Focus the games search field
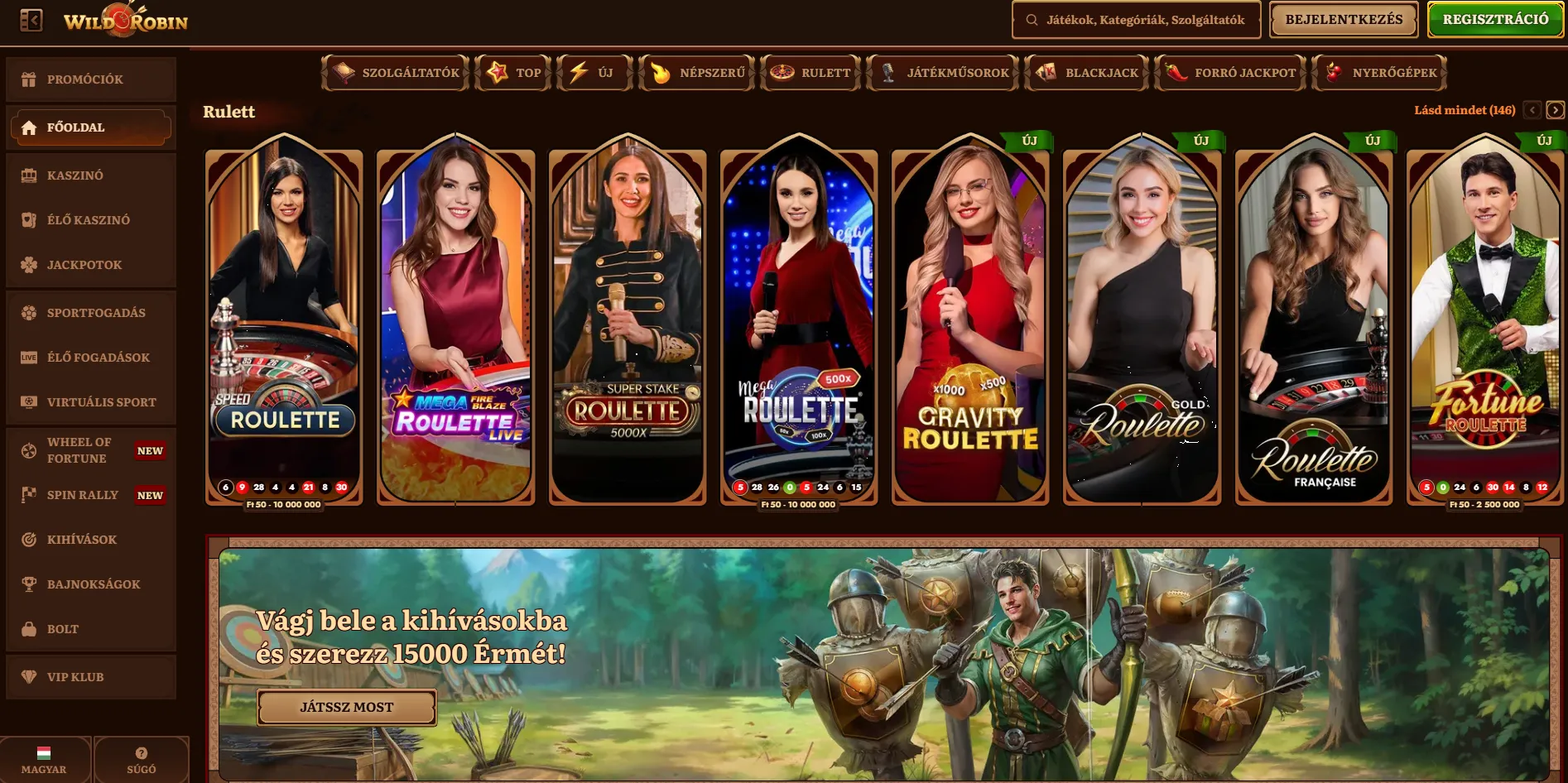 coord(1136,20)
